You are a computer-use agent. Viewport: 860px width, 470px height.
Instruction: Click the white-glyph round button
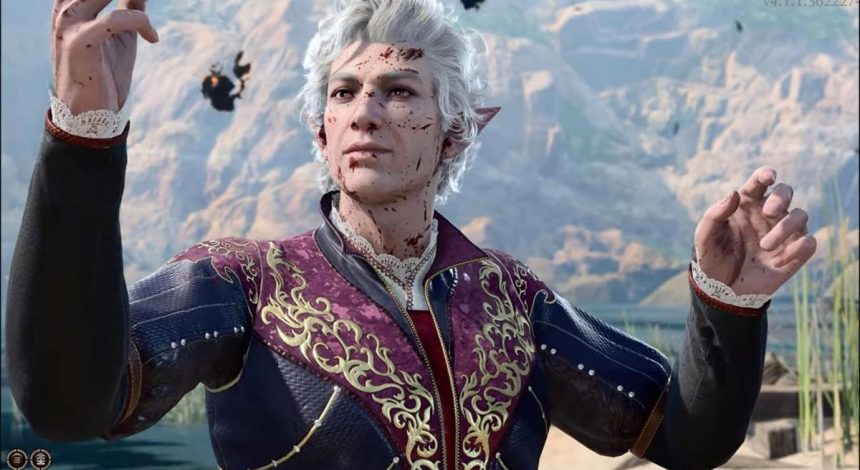(40, 460)
